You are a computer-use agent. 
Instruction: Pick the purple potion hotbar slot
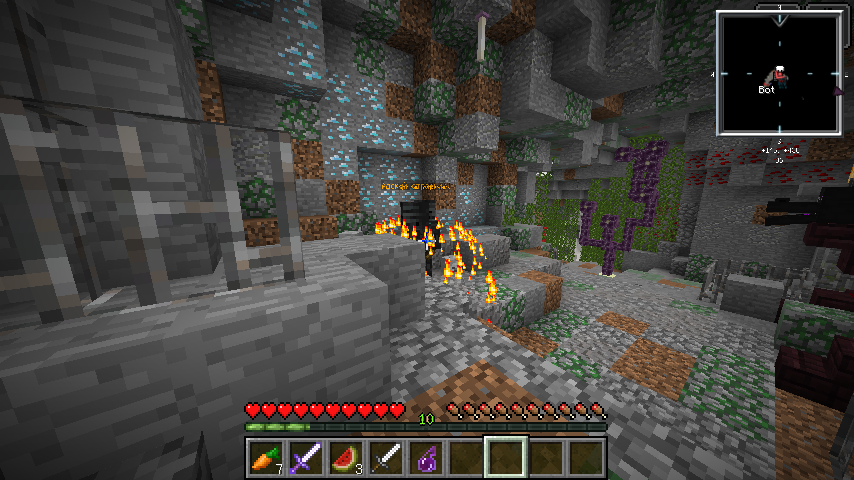(x=426, y=457)
